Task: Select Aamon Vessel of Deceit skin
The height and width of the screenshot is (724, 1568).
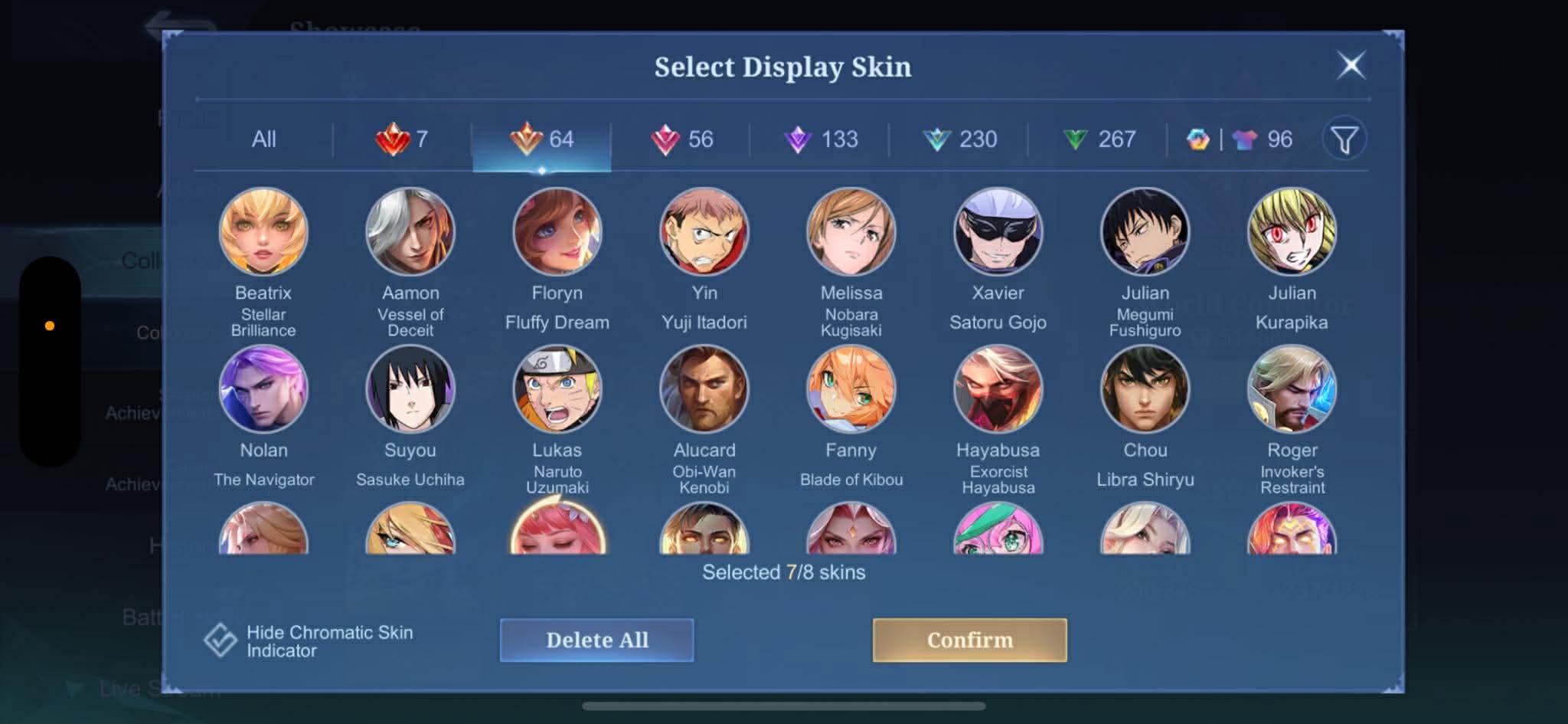Action: click(x=410, y=232)
